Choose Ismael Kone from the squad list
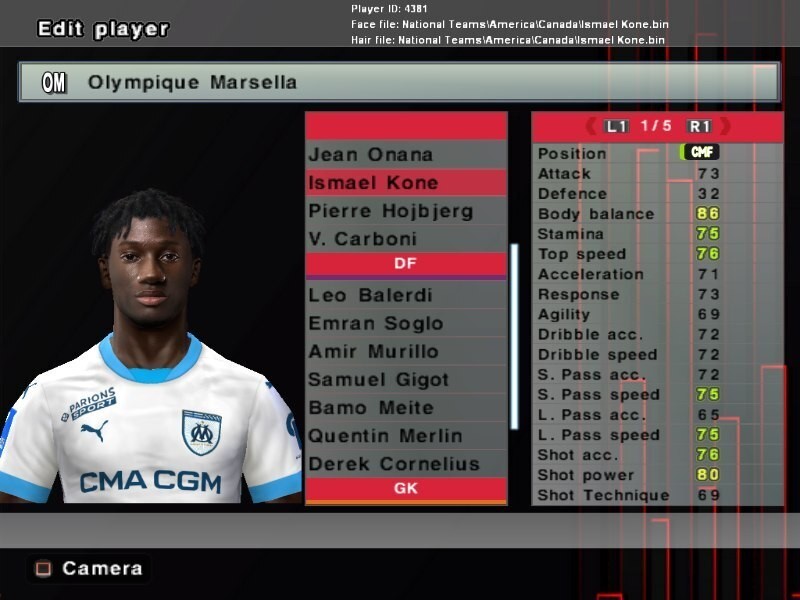Image resolution: width=800 pixels, height=600 pixels. [405, 183]
